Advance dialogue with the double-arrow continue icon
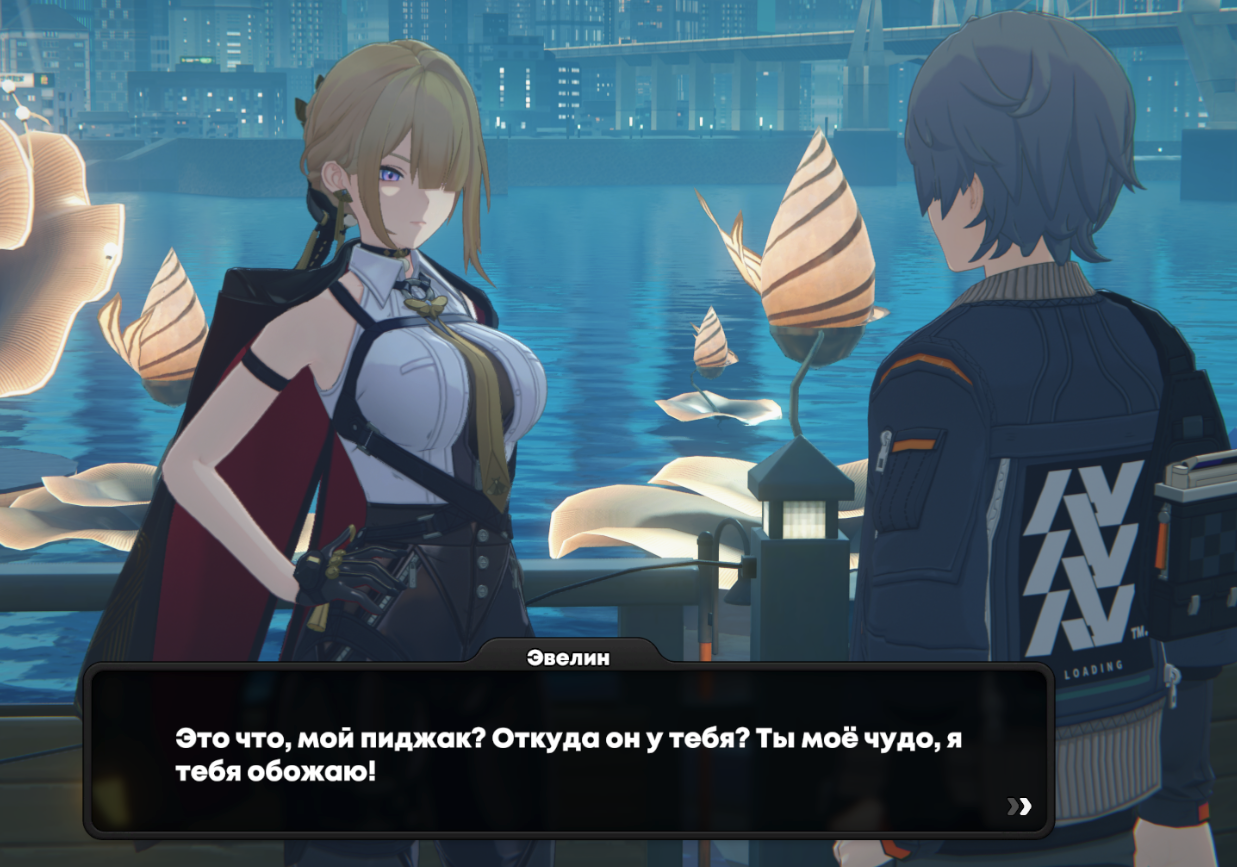Screen dimensions: 1237x867 1019,806
